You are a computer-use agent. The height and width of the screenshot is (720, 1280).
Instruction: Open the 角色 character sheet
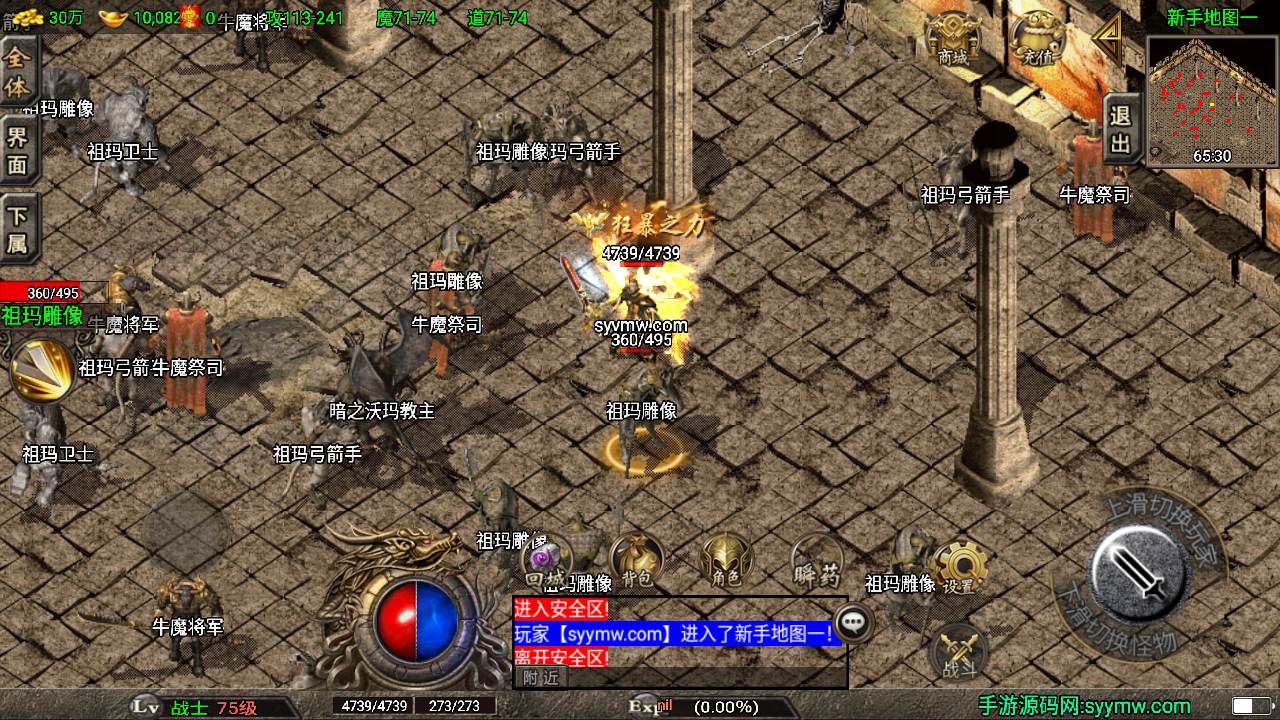click(x=726, y=561)
